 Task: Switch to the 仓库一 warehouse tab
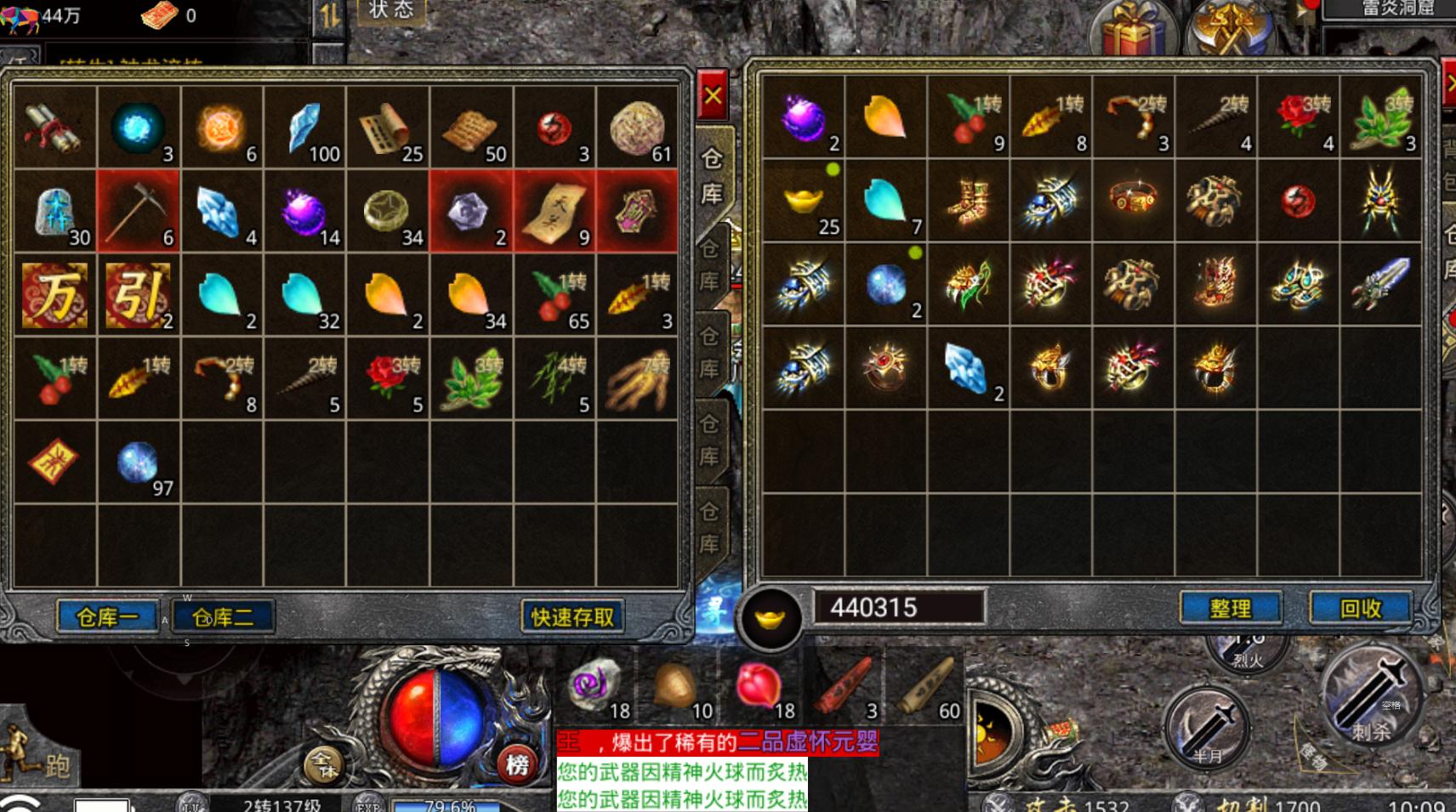tap(107, 616)
